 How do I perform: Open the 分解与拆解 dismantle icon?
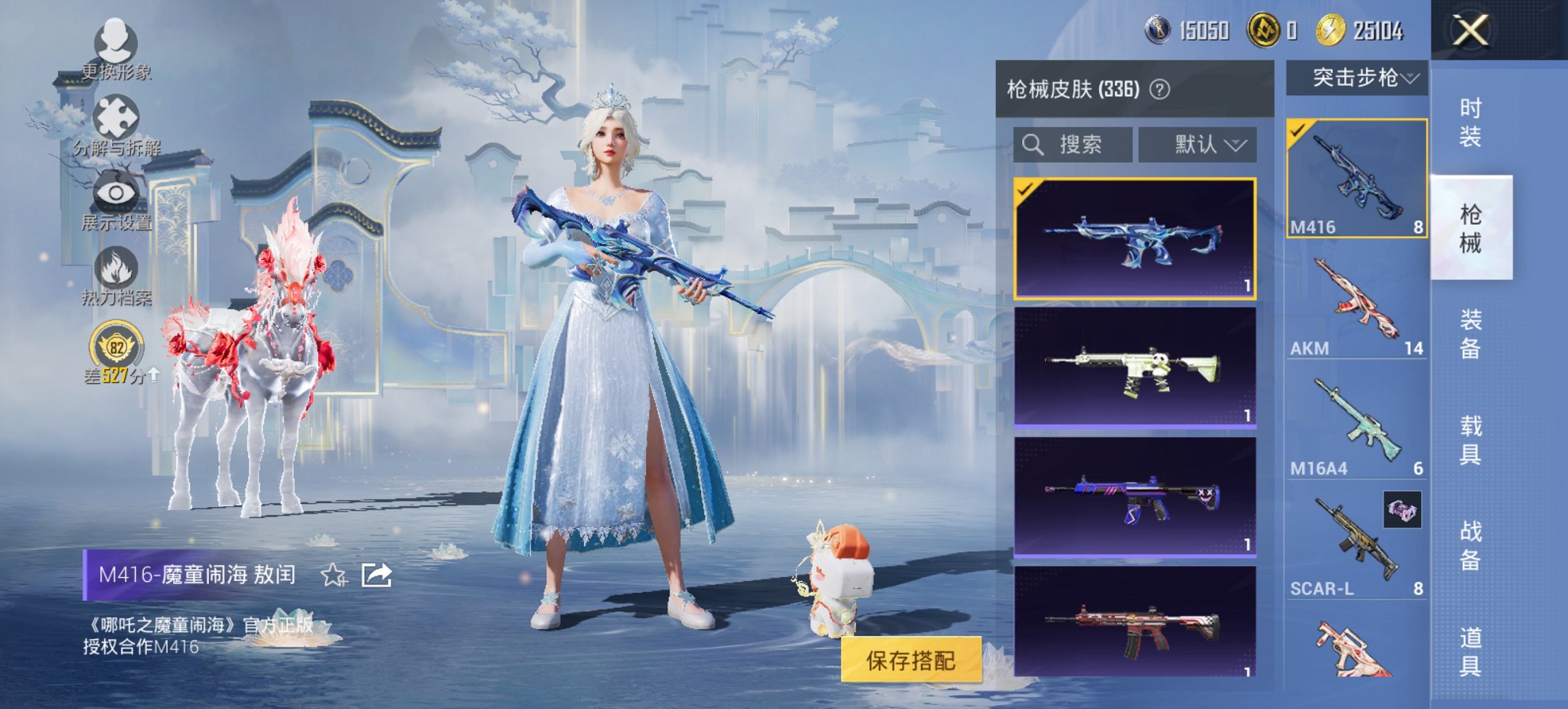[x=116, y=116]
